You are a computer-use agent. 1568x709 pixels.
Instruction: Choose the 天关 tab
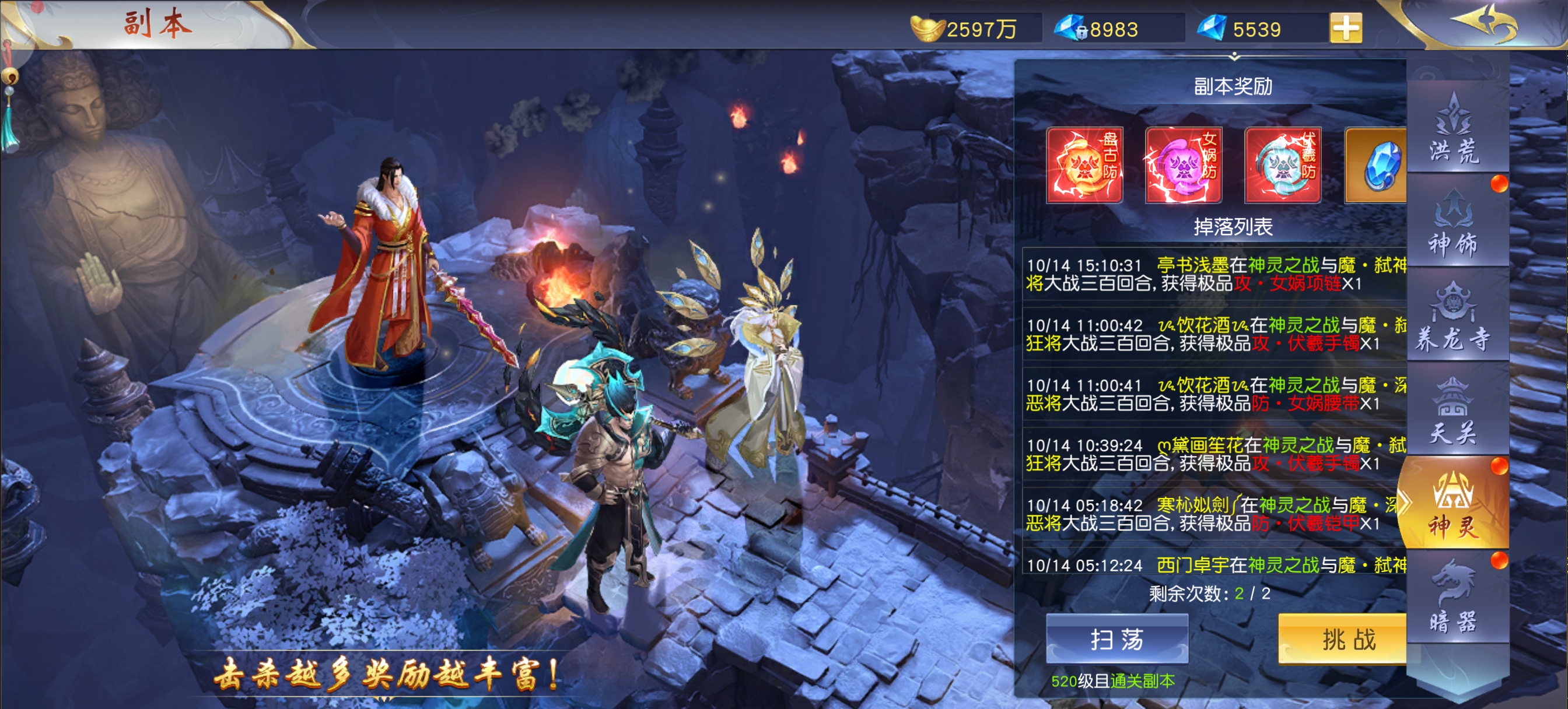(x=1454, y=412)
